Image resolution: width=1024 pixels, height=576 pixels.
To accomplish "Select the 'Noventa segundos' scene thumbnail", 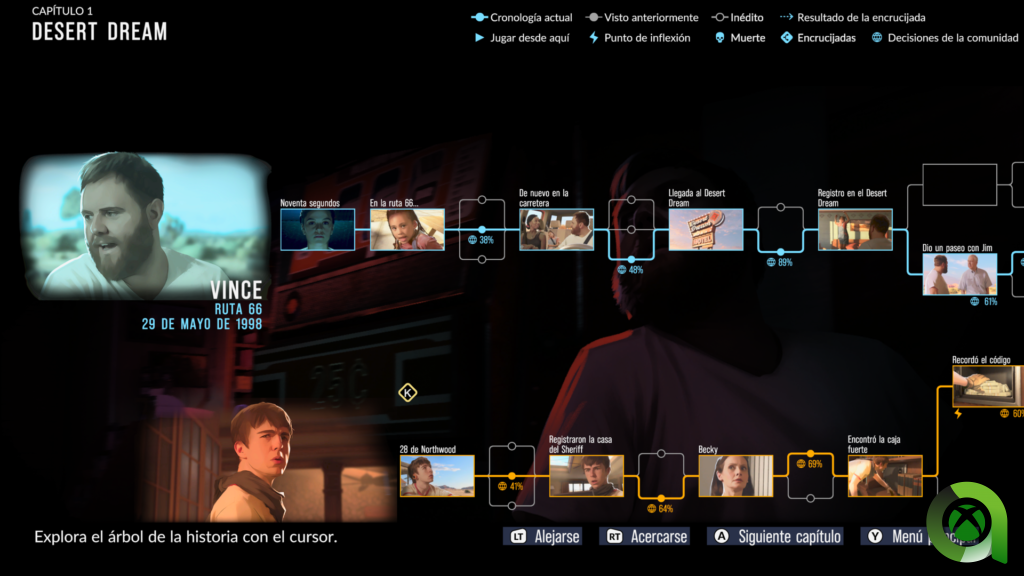I will (317, 229).
